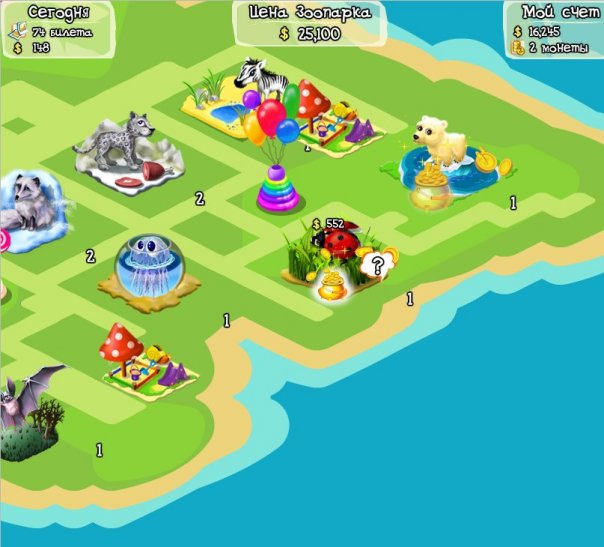Collect the gold pot at the ladybug habitat
The width and height of the screenshot is (604, 547).
tap(329, 288)
